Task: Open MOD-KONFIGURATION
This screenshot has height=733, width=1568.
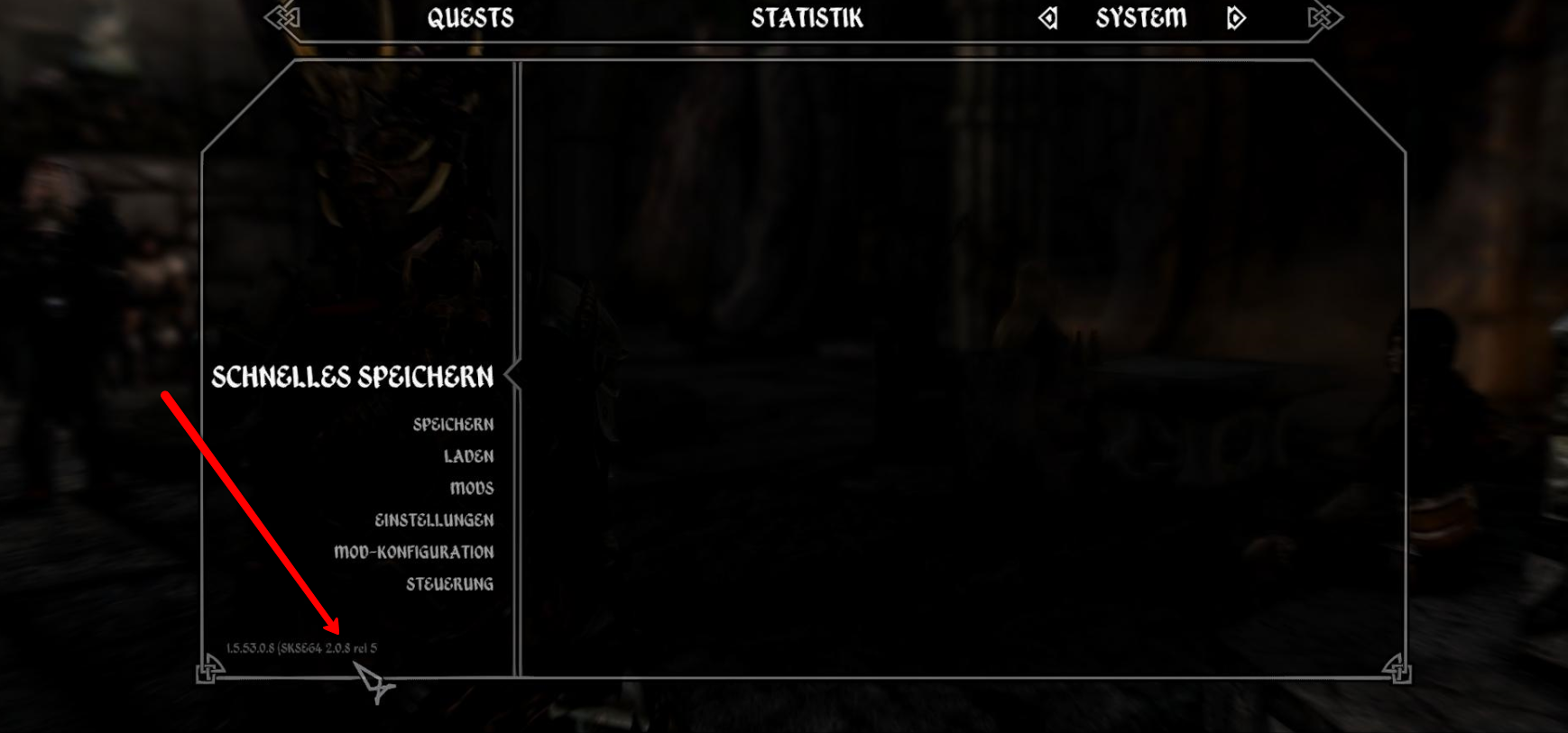Action: (x=414, y=552)
